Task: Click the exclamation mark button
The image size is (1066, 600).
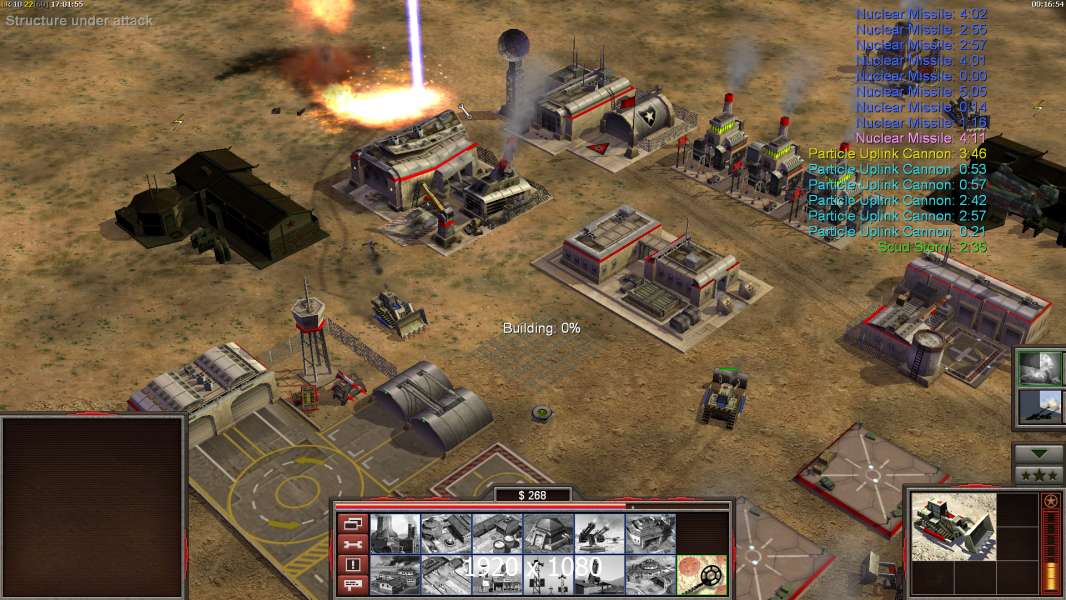Action: coord(351,565)
